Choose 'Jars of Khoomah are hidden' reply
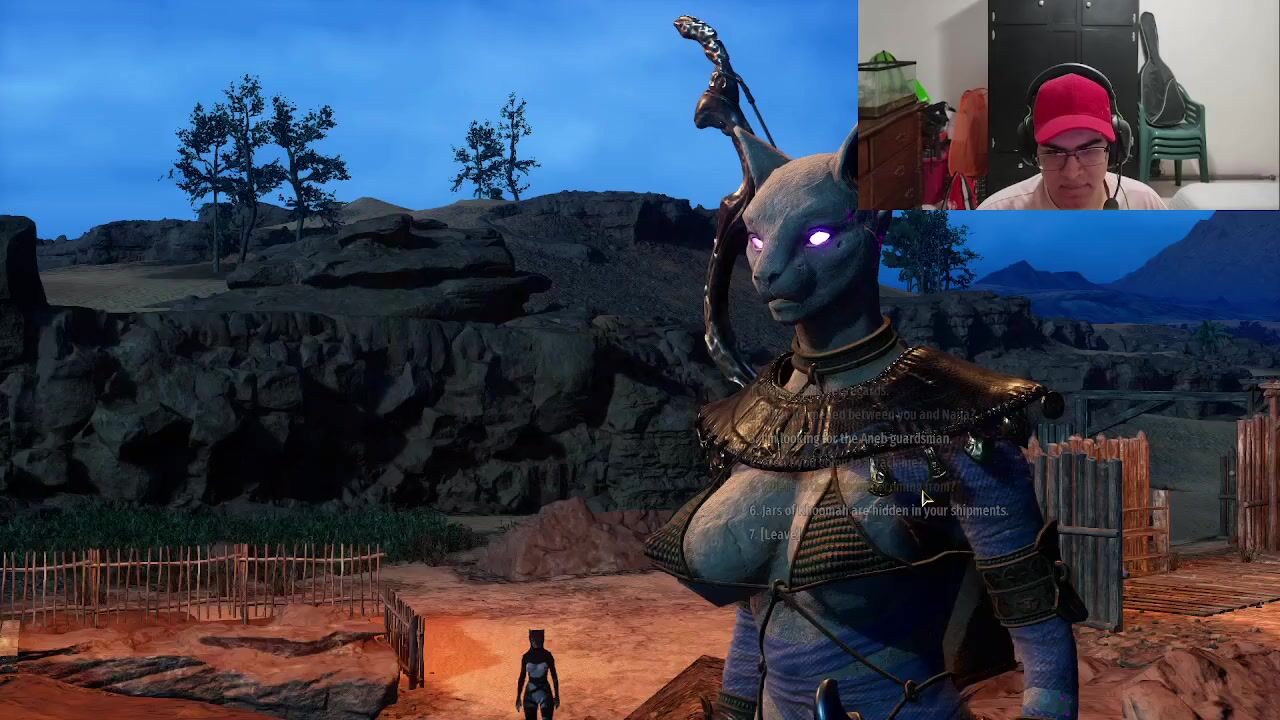 point(879,510)
